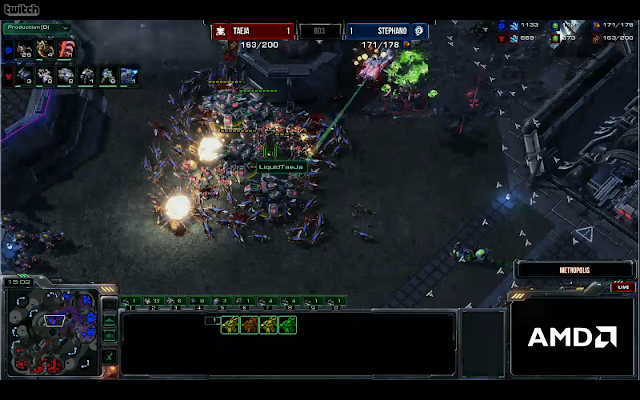Click the crossed-out X minimap button
The width and height of the screenshot is (640, 400).
point(109,356)
